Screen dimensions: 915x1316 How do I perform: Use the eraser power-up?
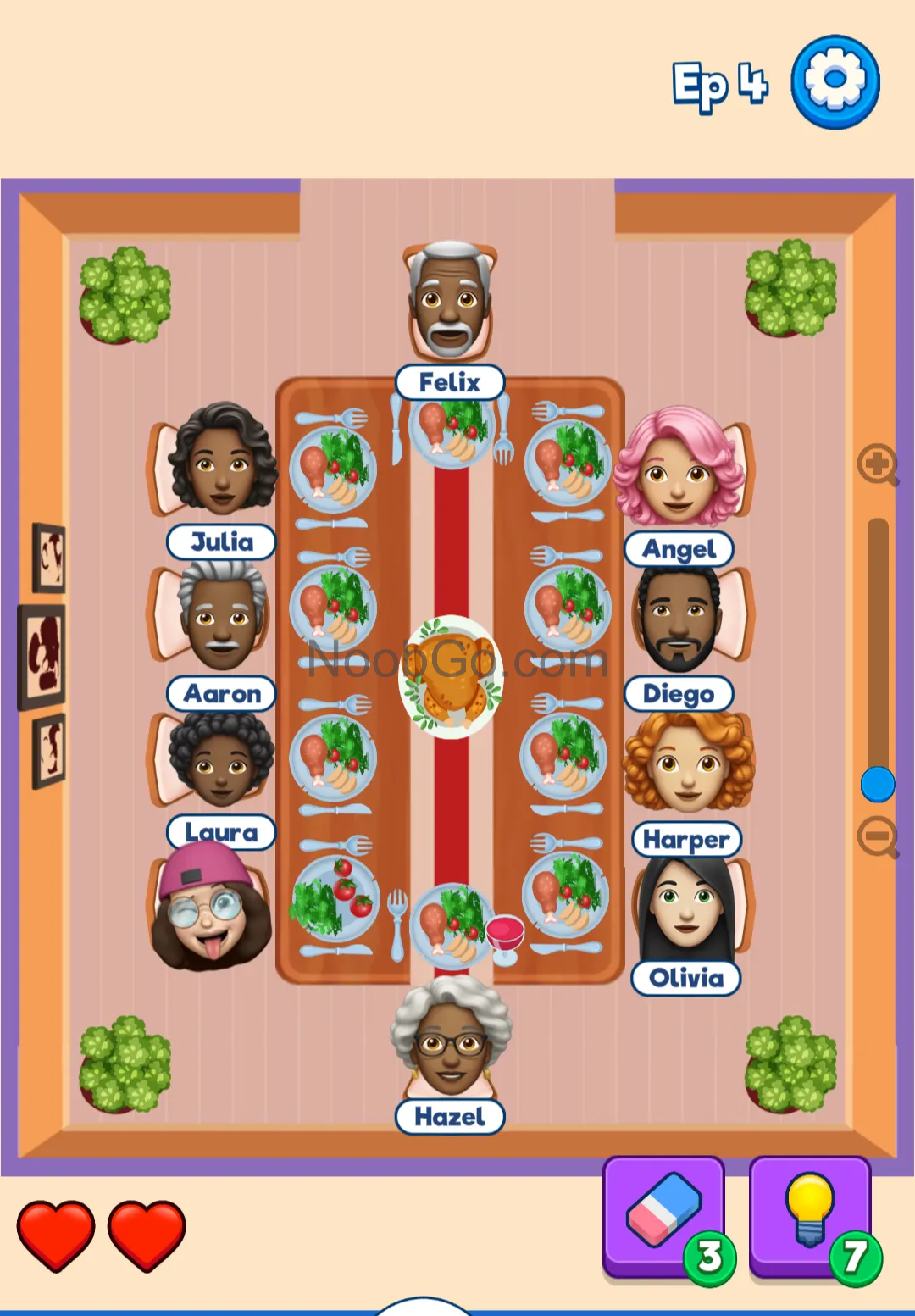point(663,1217)
